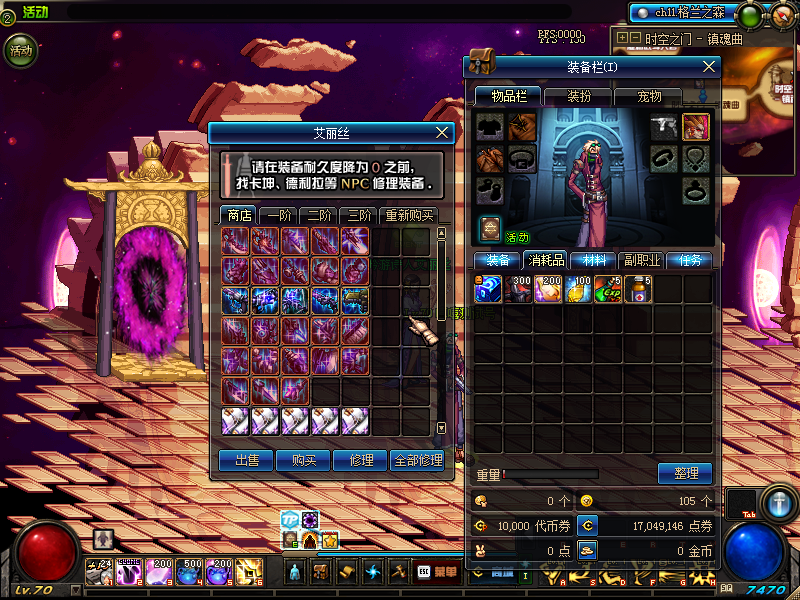
Task: Repair all gear with 全部修理
Action: click(418, 460)
